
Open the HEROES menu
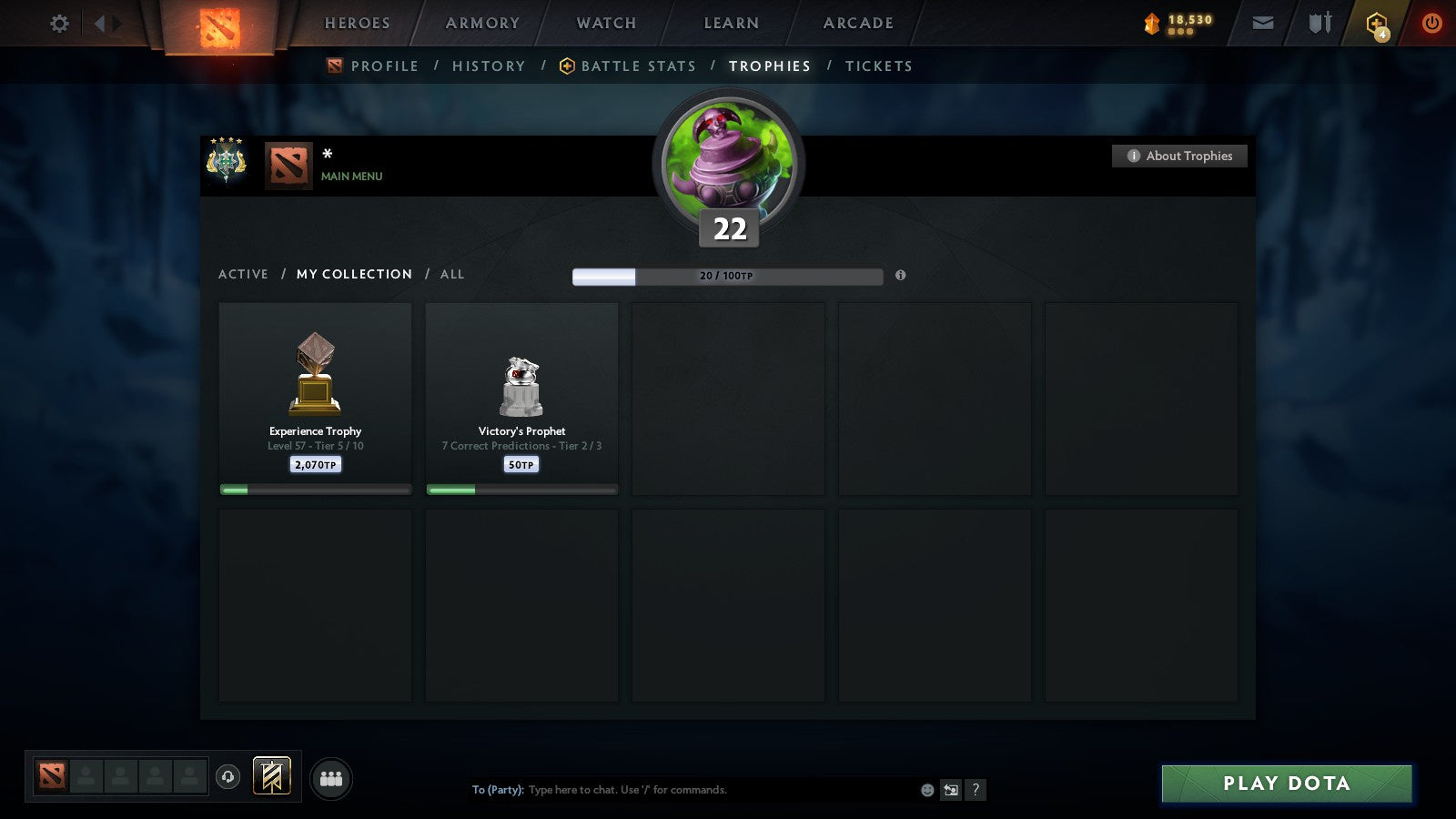356,23
